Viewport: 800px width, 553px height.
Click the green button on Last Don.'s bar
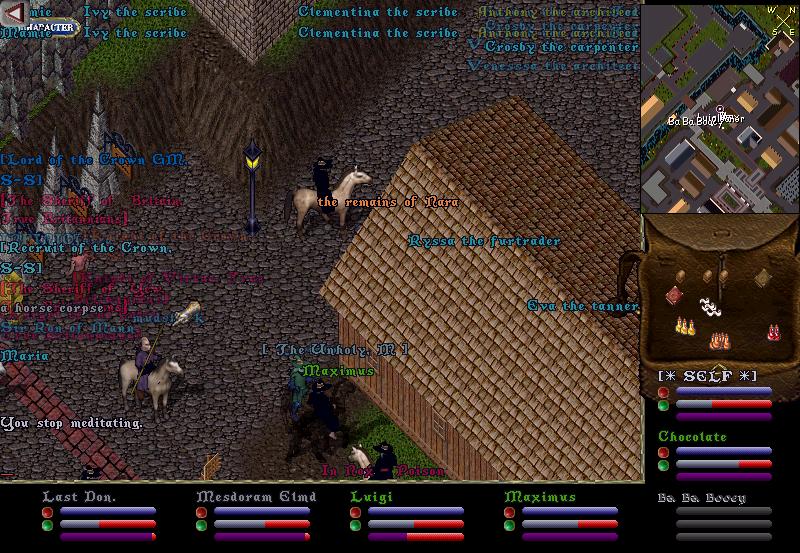pyautogui.click(x=47, y=524)
